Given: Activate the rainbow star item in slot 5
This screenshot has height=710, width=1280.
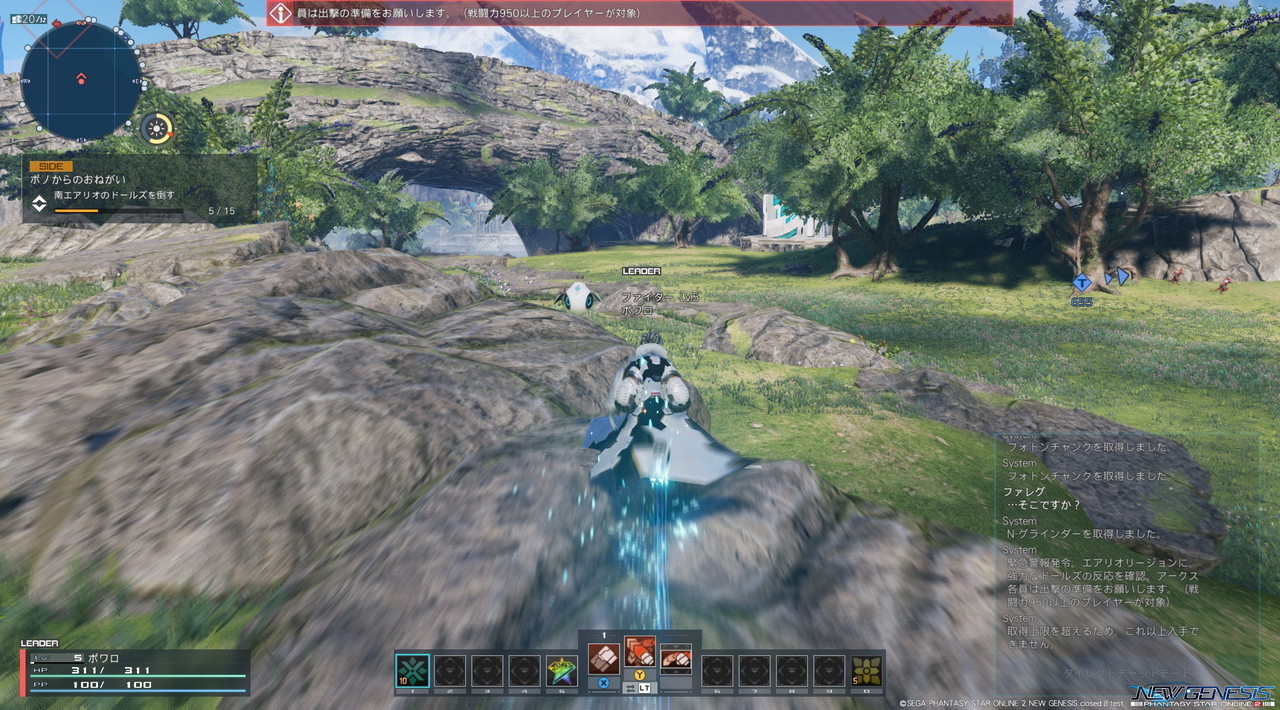Looking at the screenshot, I should pyautogui.click(x=561, y=670).
